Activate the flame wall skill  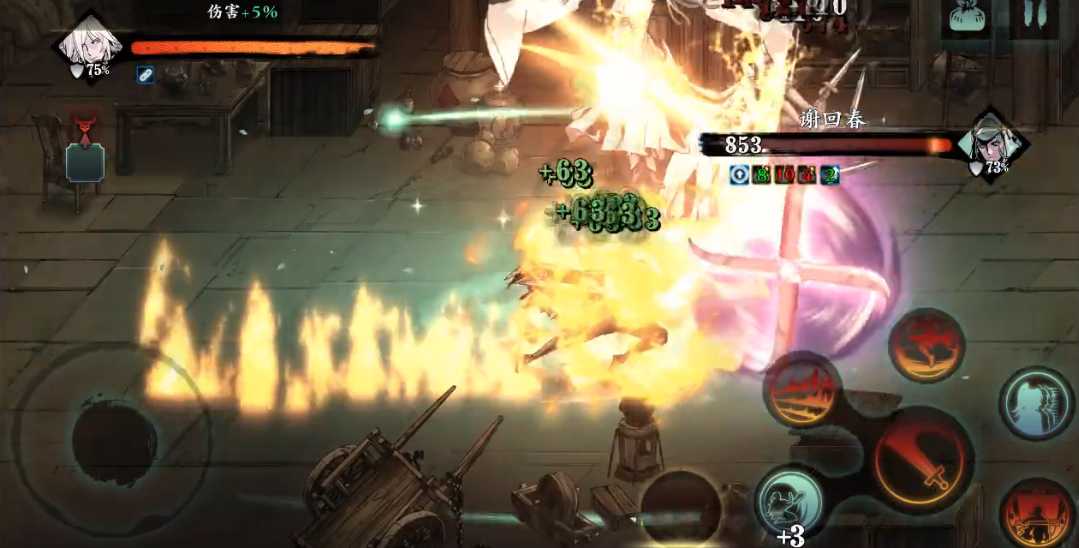pos(802,389)
